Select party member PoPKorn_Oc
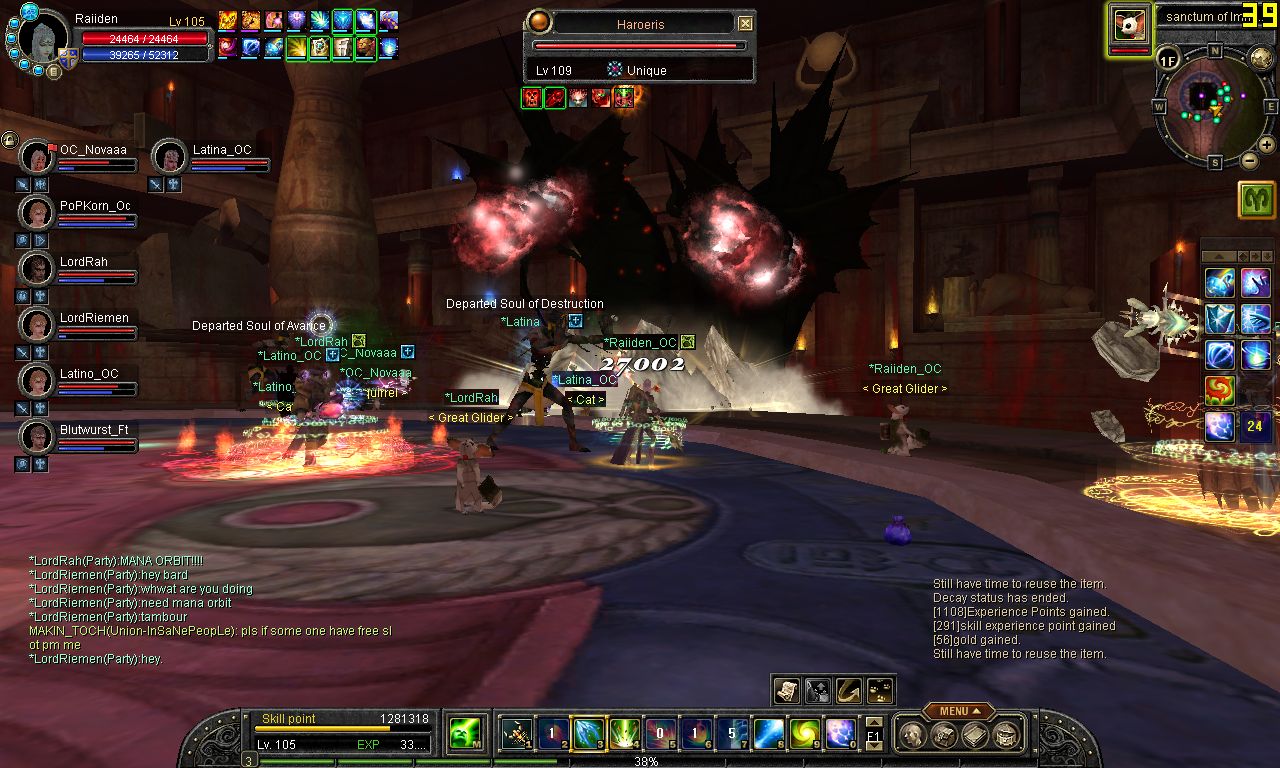Viewport: 1280px width, 768px height. [x=36, y=213]
